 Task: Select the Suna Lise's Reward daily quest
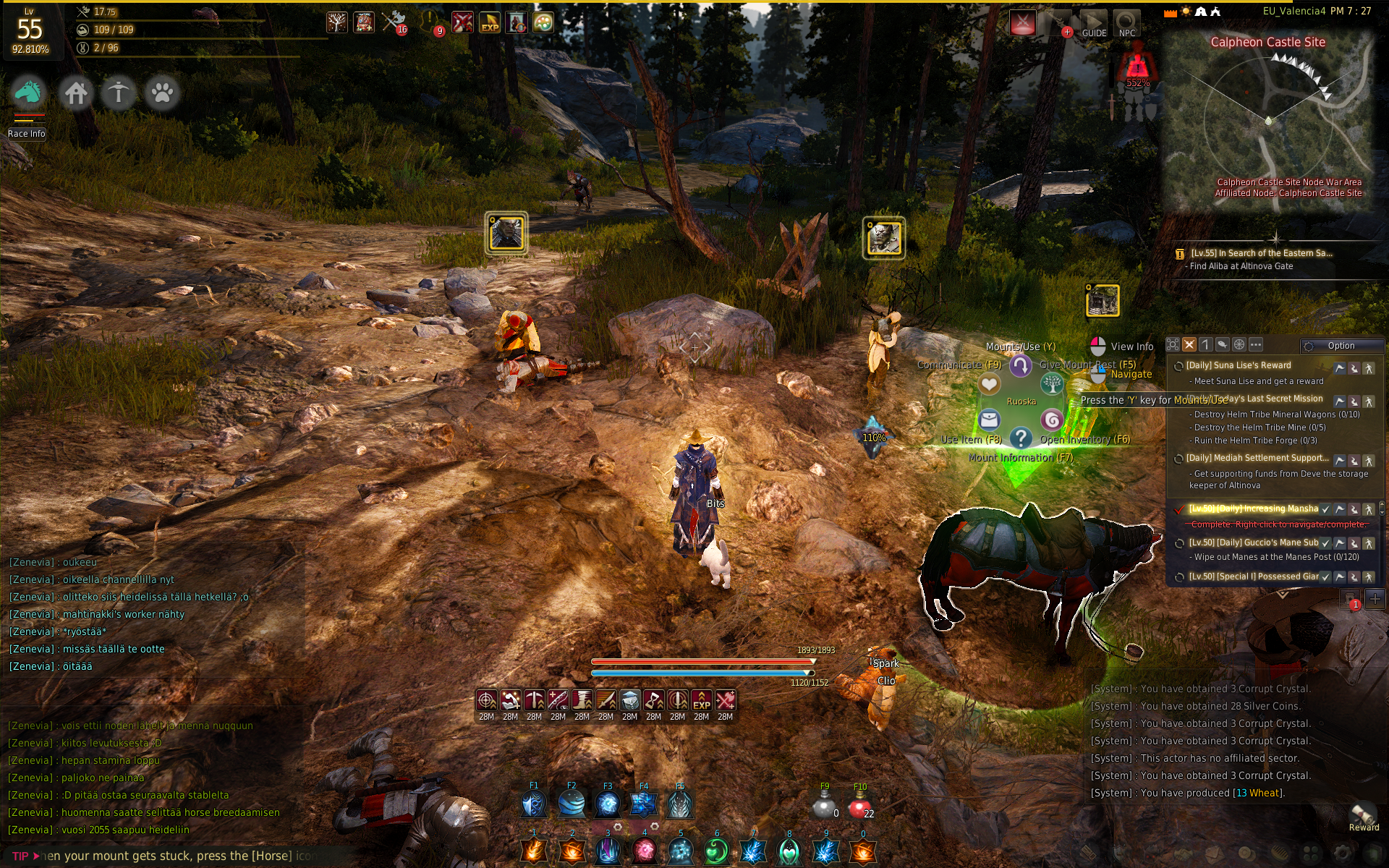point(1238,366)
